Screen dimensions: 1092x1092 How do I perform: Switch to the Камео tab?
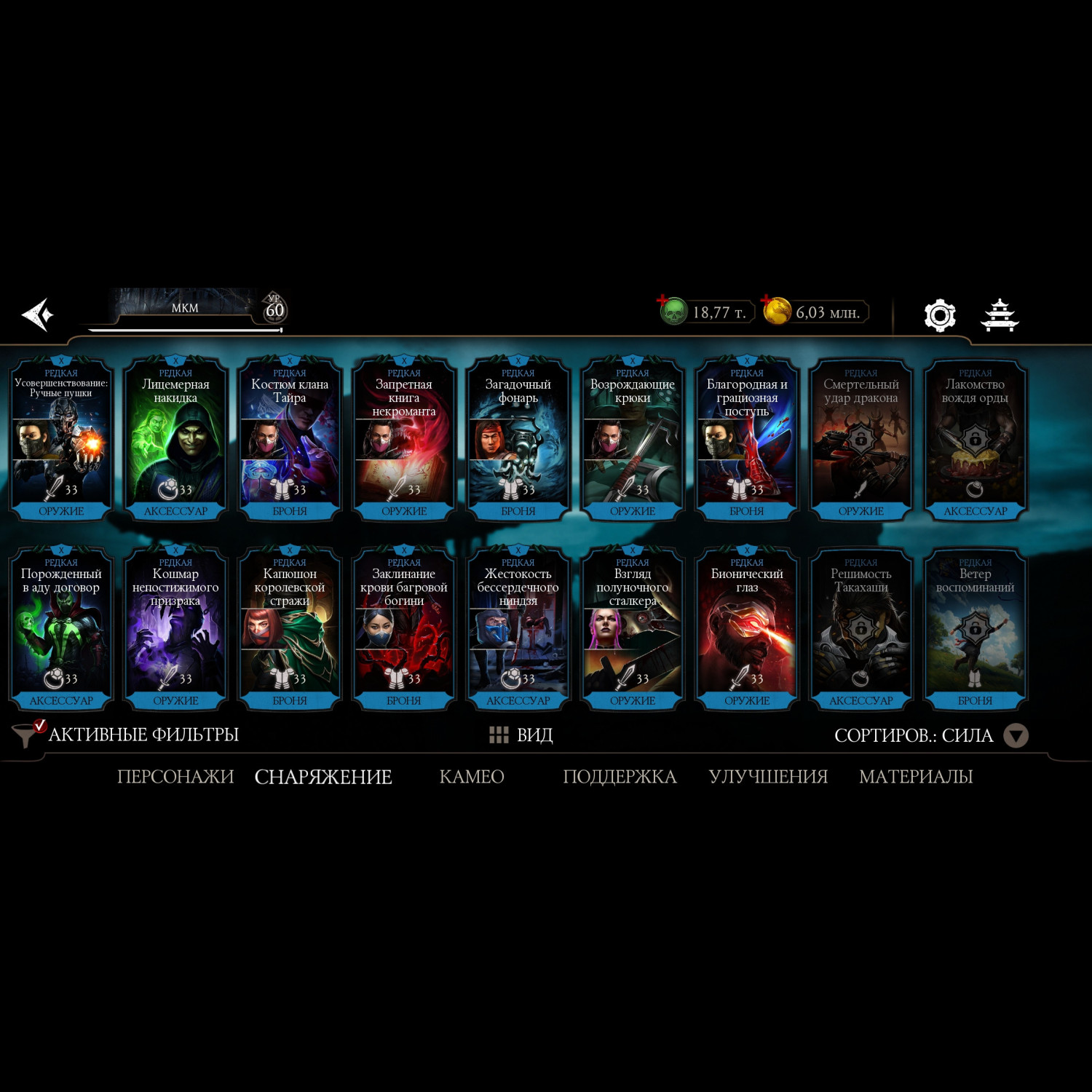(x=472, y=777)
